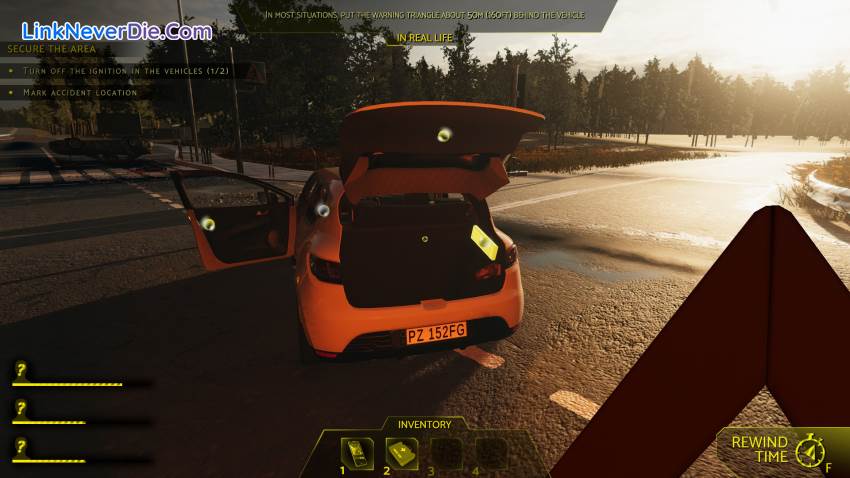The height and width of the screenshot is (478, 850).
Task: Select inventory slot 1 item
Action: [x=357, y=453]
